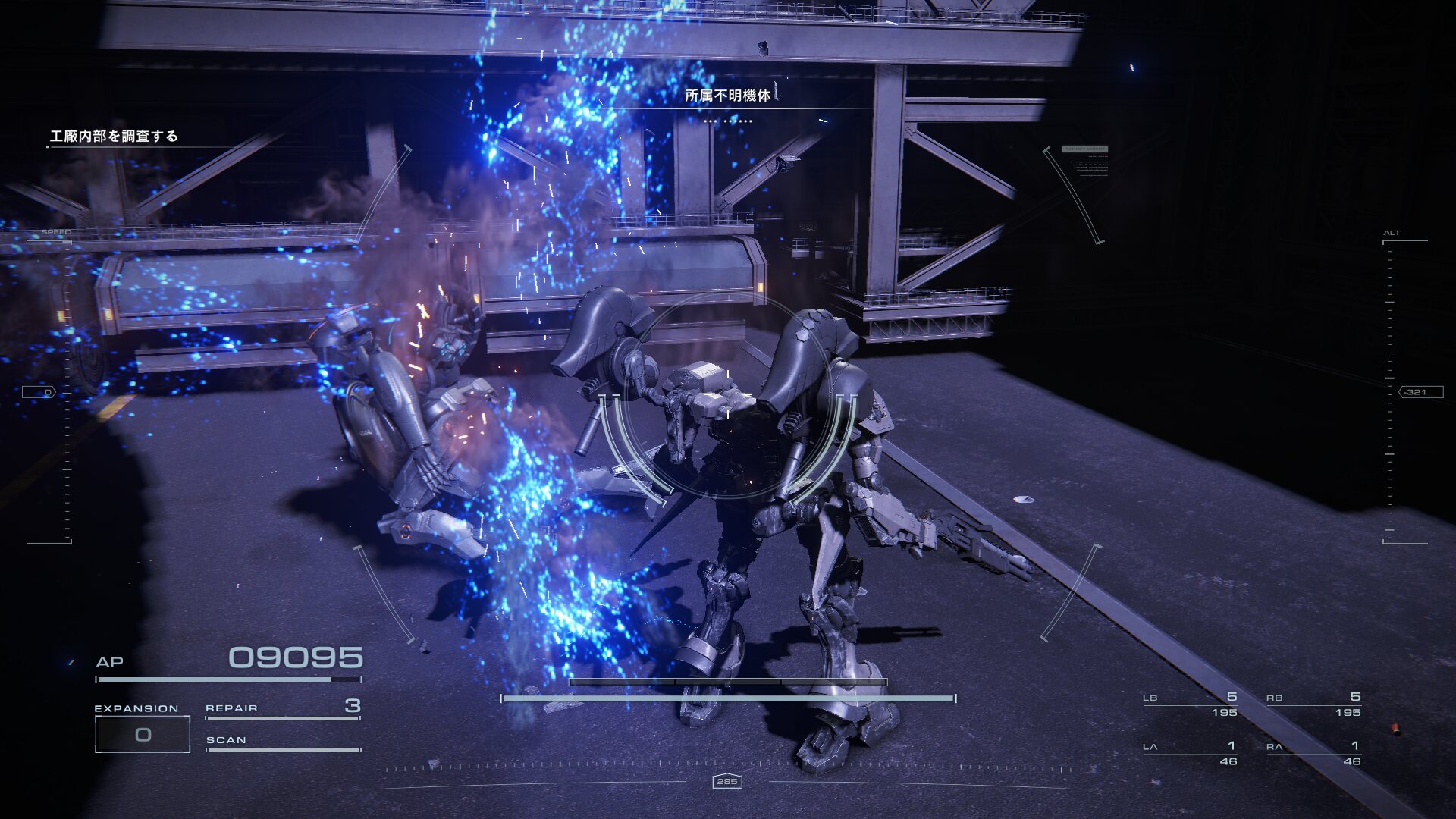This screenshot has width=1456, height=819.
Task: Activate the EXPANSION slot box
Action: pyautogui.click(x=143, y=734)
